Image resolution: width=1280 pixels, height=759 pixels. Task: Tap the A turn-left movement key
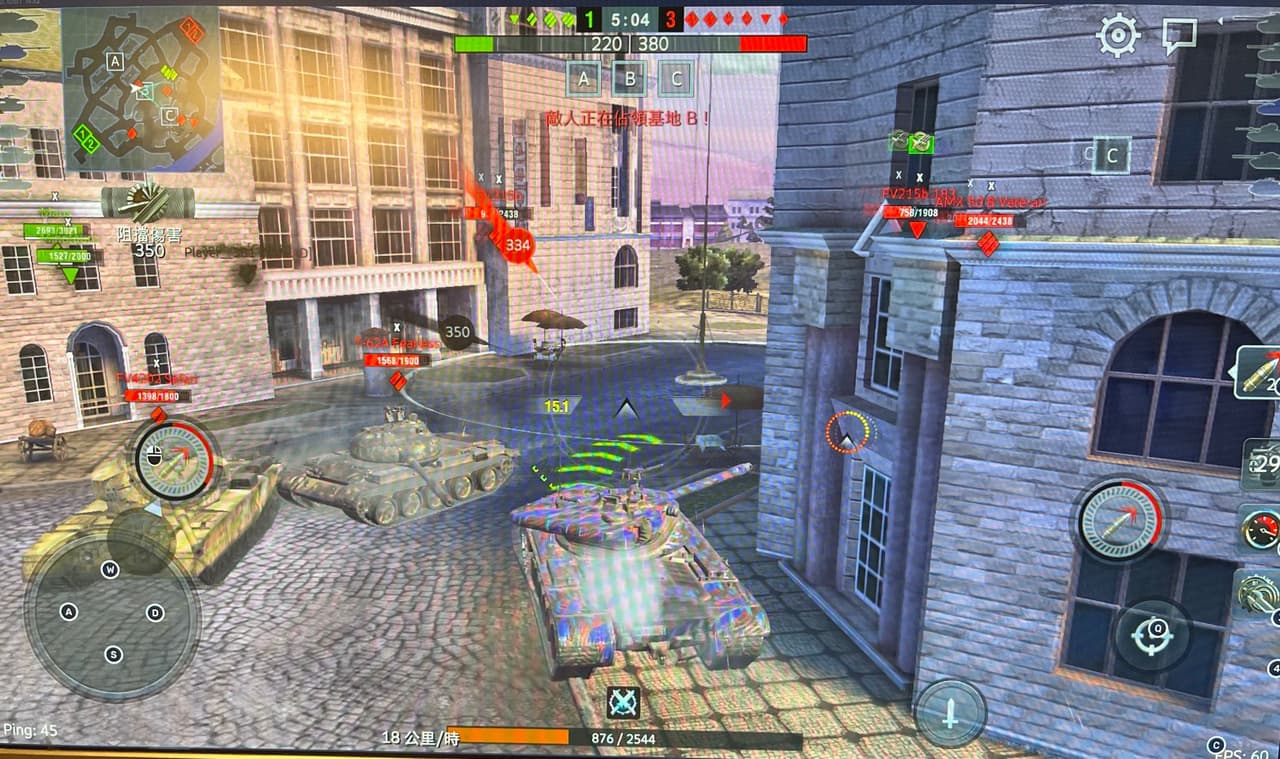pos(69,612)
